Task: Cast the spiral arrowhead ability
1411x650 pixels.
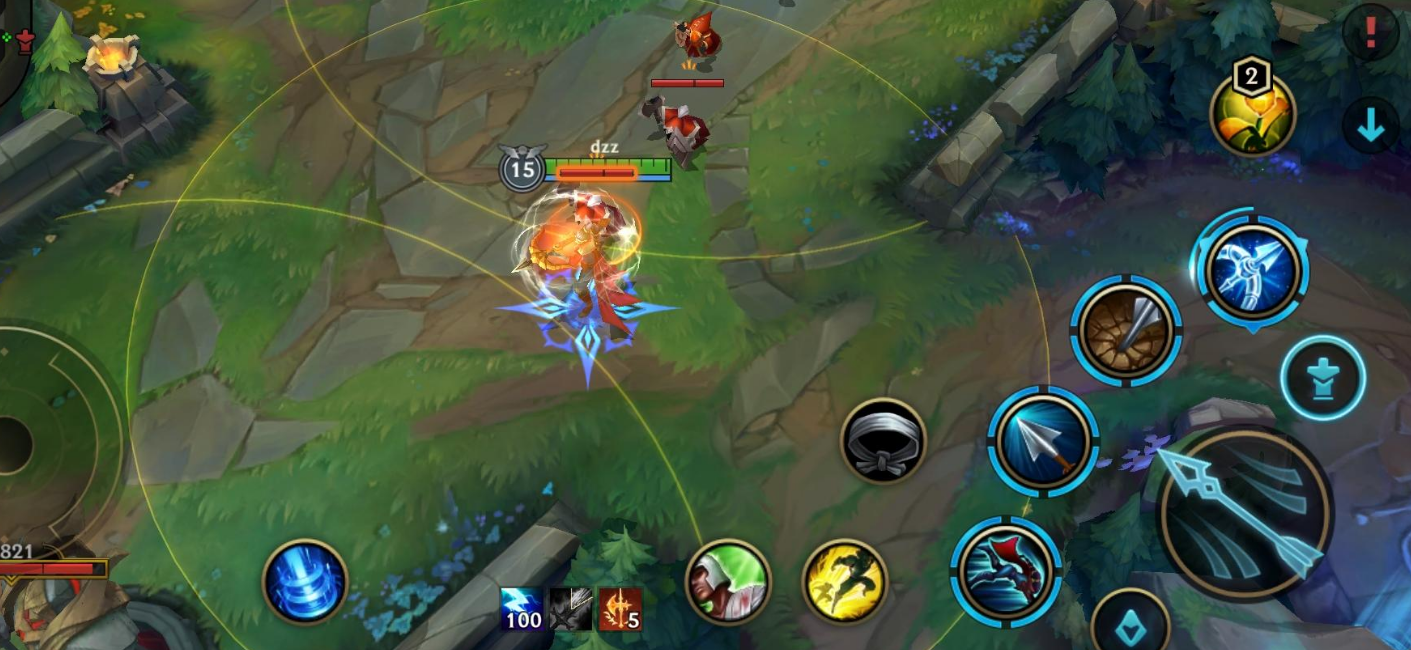Action: point(1127,331)
